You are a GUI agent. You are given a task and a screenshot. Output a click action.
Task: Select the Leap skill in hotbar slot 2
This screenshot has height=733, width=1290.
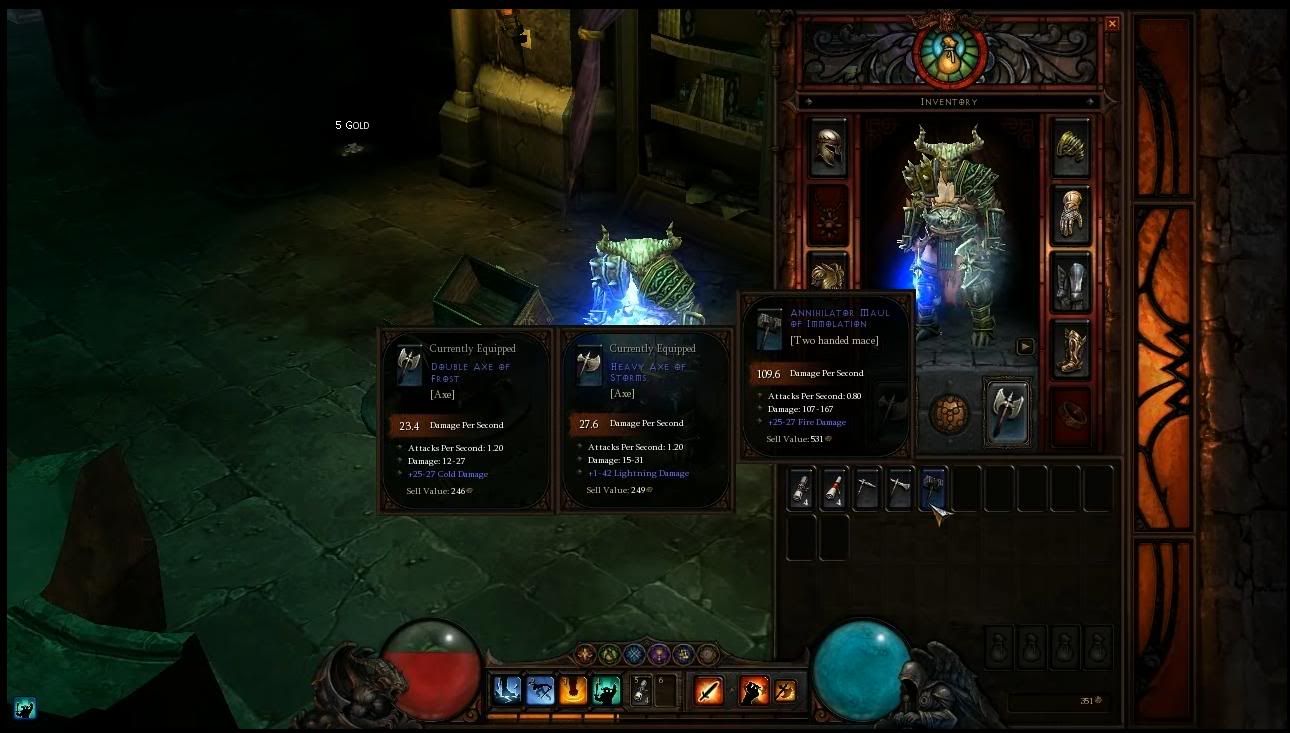[540, 689]
